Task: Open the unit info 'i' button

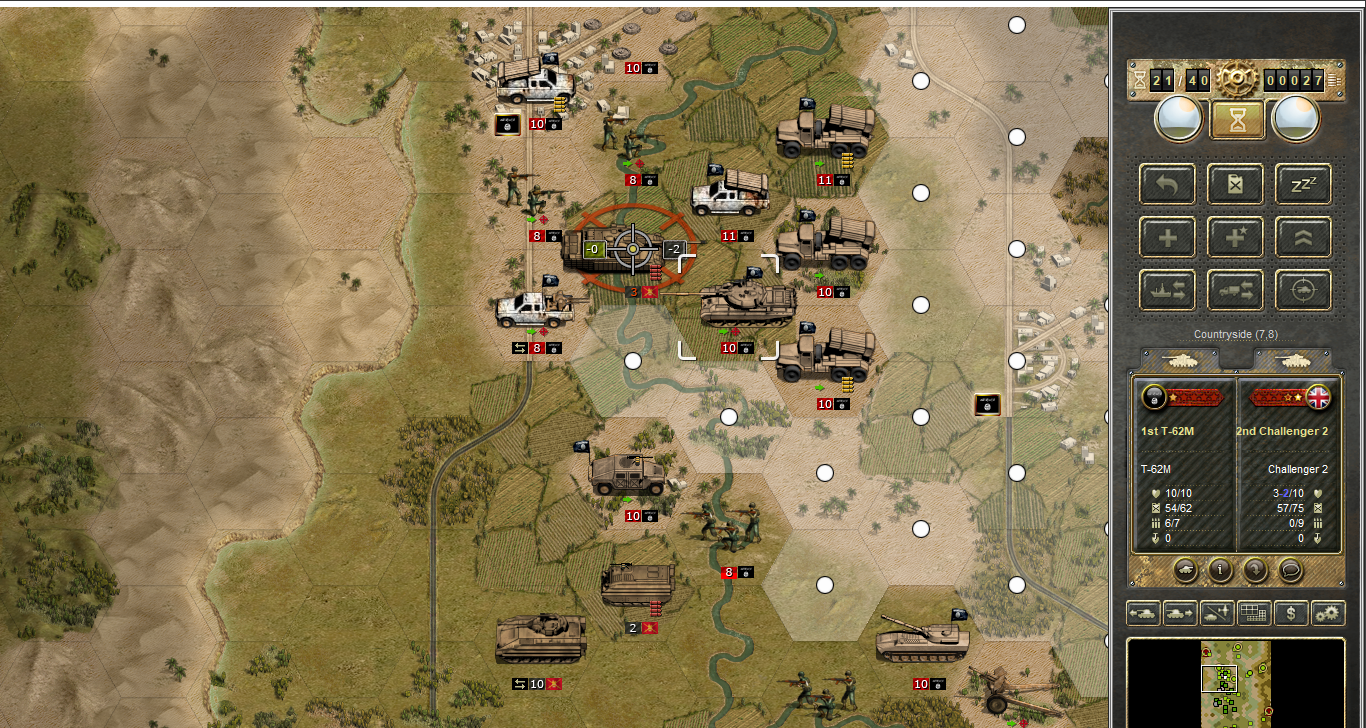Action: coord(1219,569)
